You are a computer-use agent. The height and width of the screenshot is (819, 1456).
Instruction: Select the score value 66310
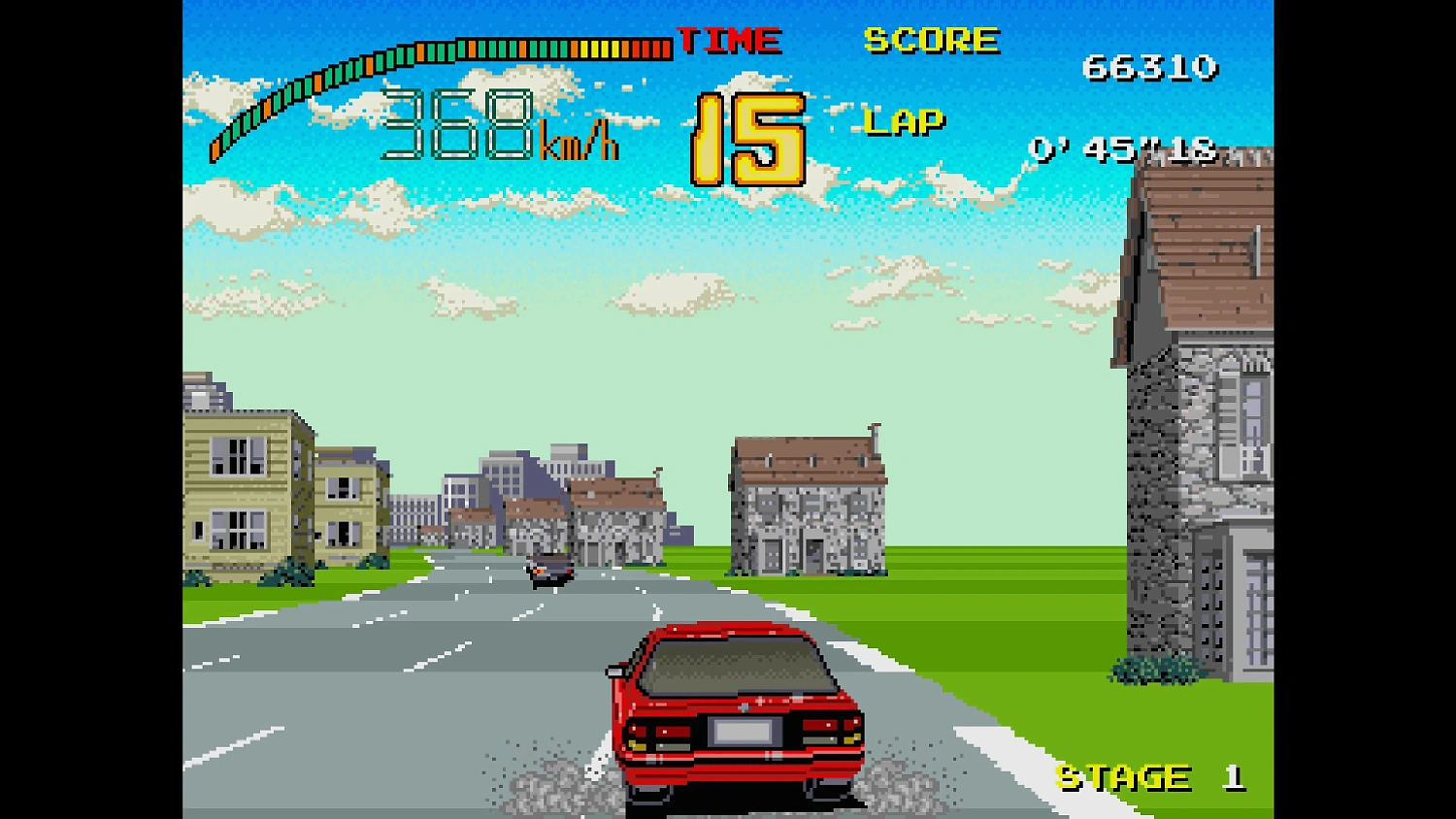coord(1150,68)
